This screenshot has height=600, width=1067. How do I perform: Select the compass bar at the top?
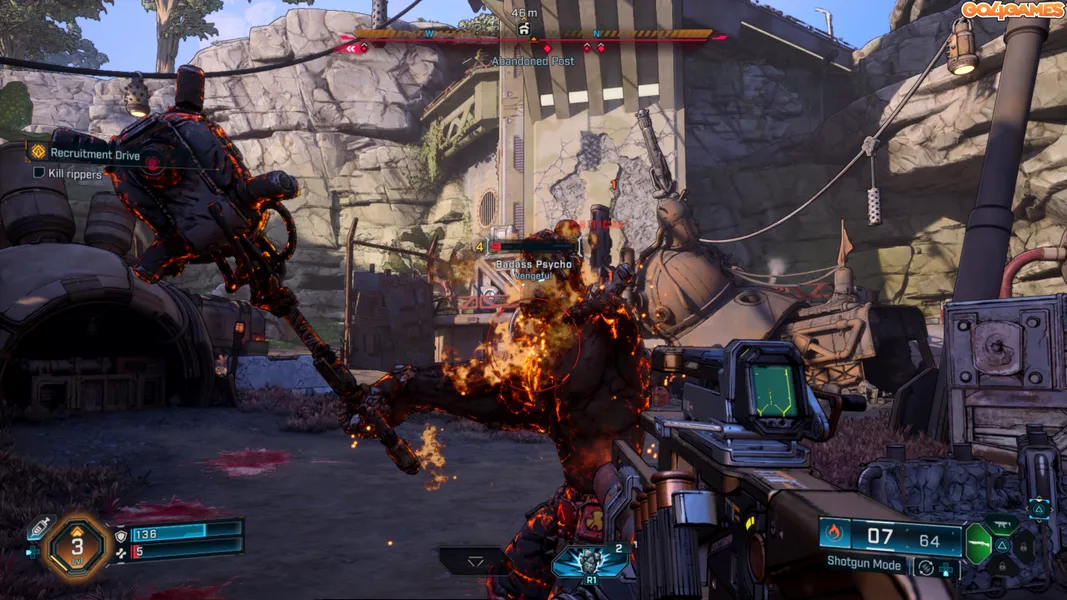click(x=530, y=35)
